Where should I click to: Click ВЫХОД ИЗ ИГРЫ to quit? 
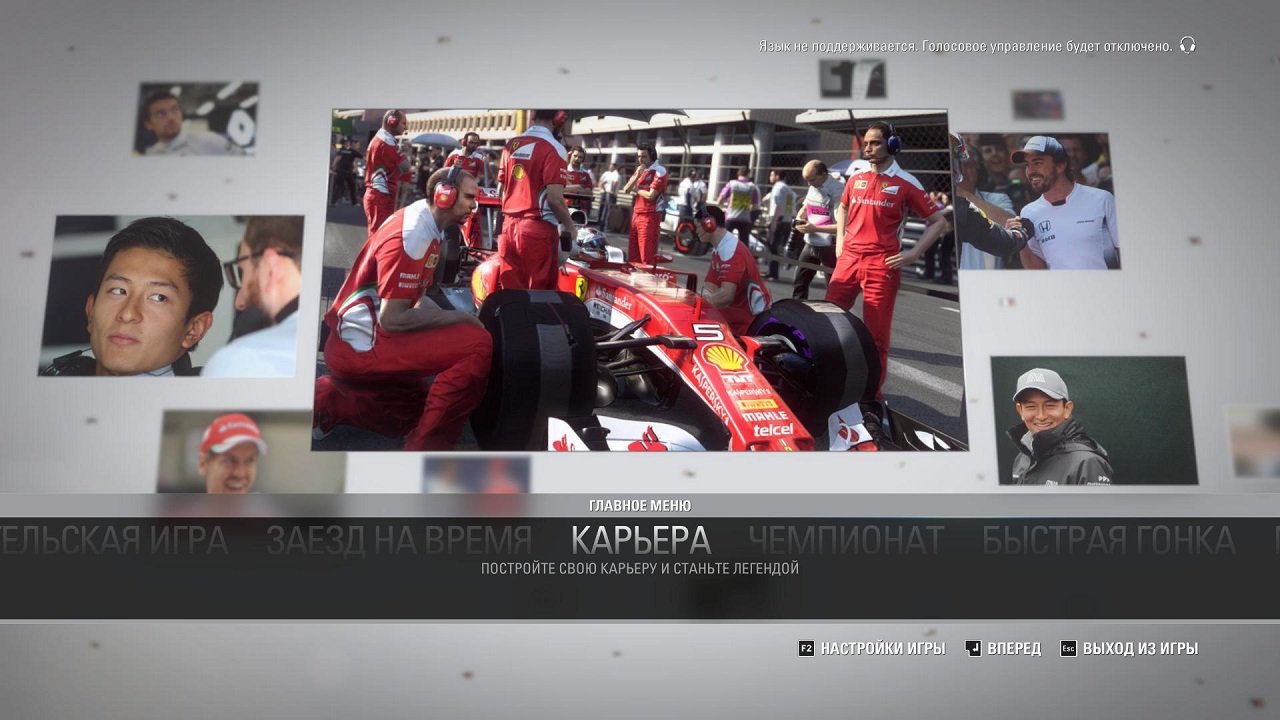click(x=1140, y=648)
